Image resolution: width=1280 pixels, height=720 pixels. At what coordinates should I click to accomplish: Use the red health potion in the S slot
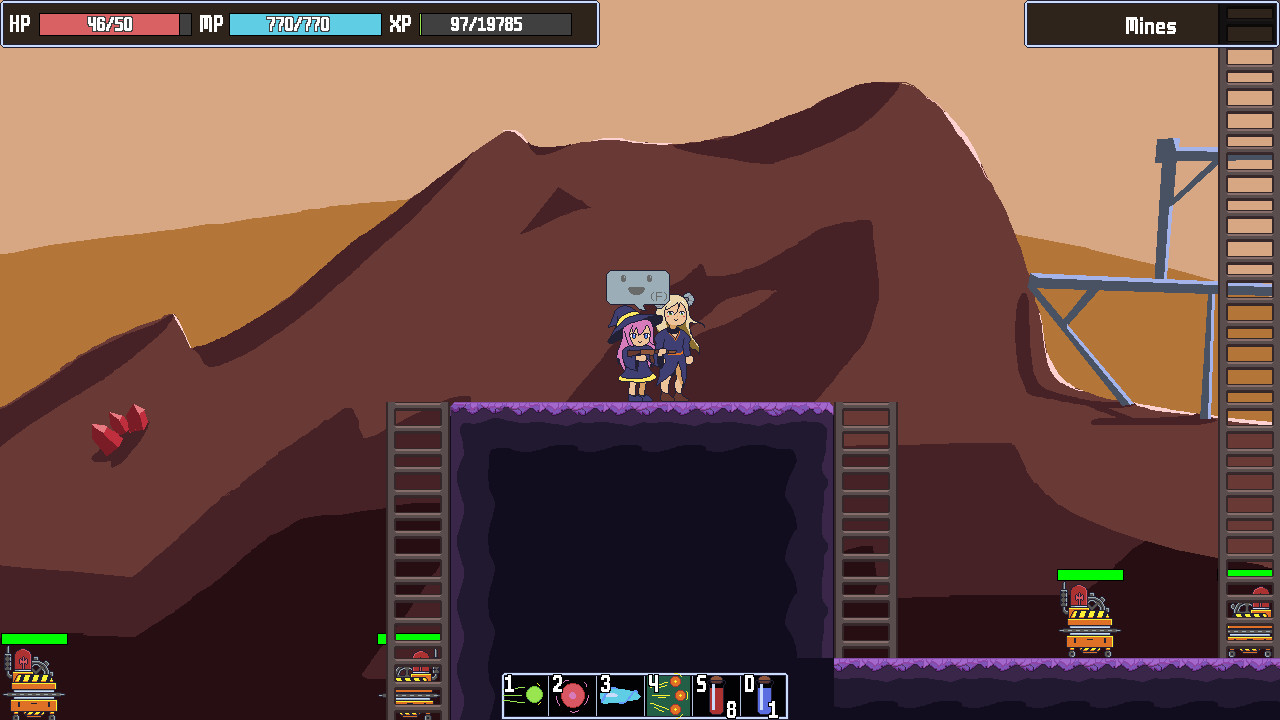pos(714,695)
